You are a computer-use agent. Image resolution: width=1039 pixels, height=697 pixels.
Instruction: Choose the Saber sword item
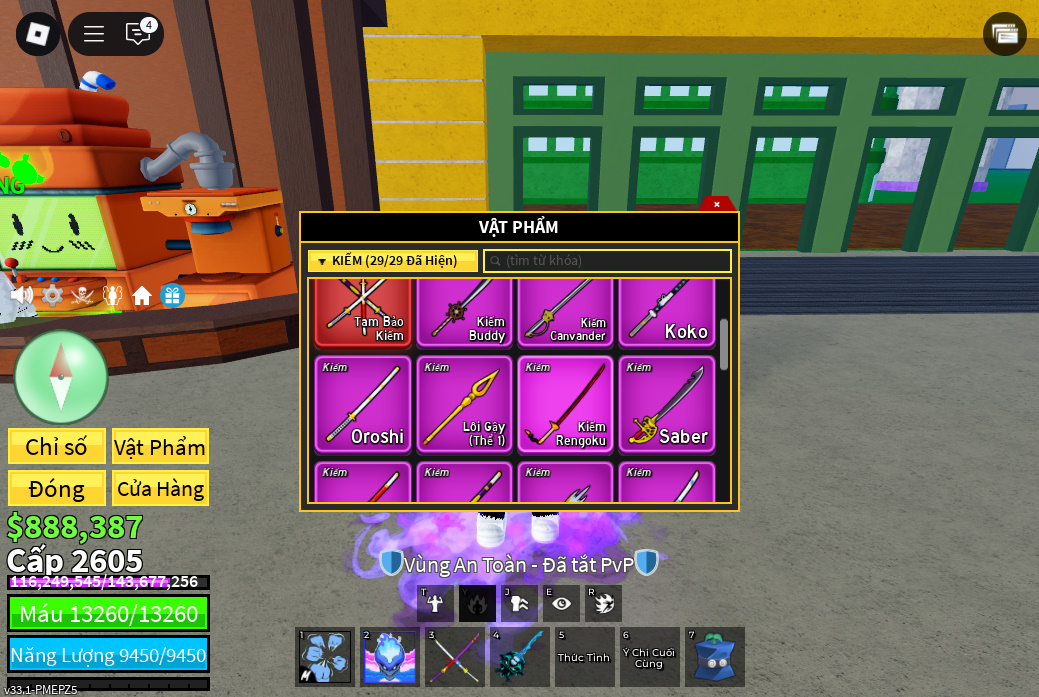point(667,404)
